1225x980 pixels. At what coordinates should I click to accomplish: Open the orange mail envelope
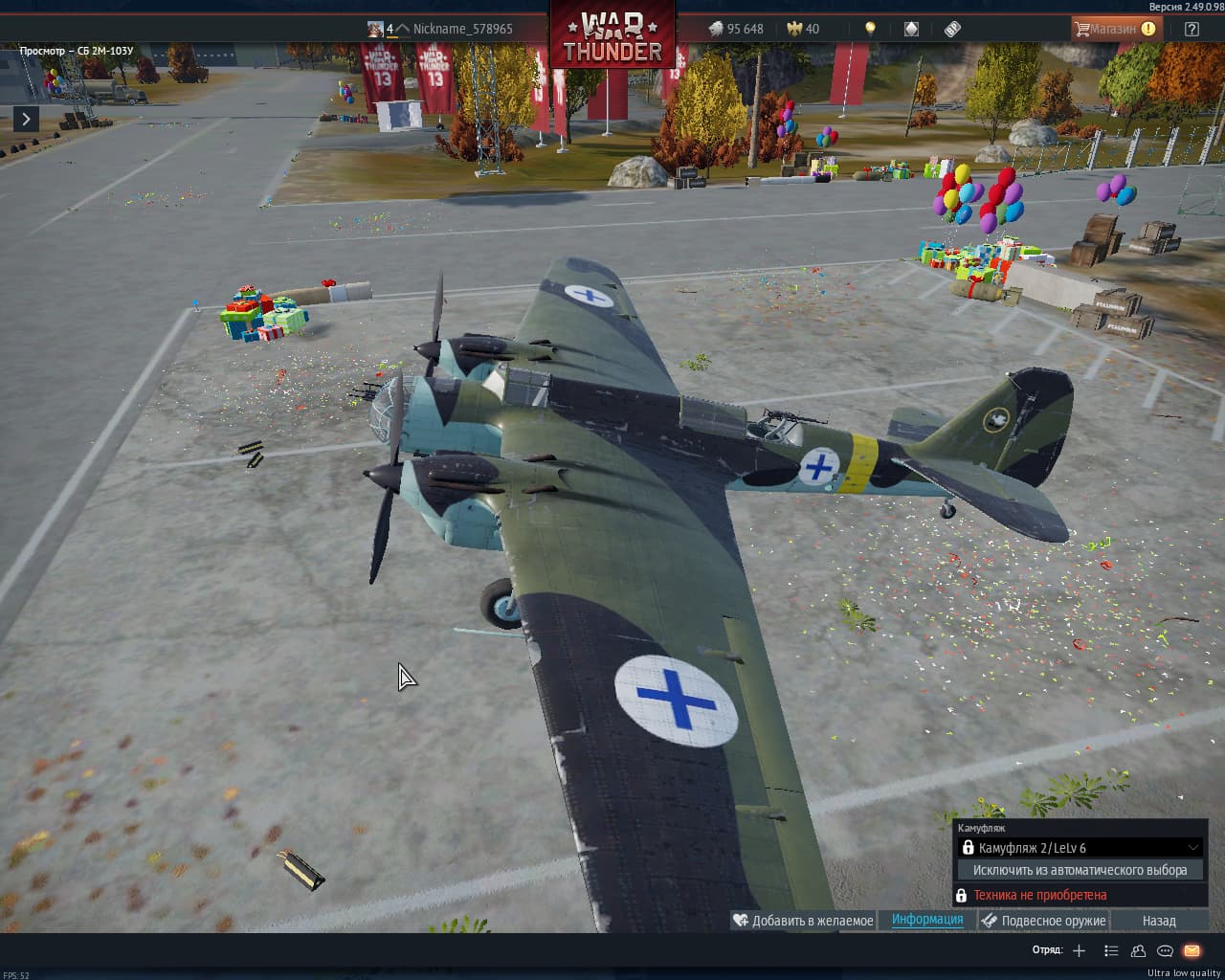pyautogui.click(x=1192, y=950)
